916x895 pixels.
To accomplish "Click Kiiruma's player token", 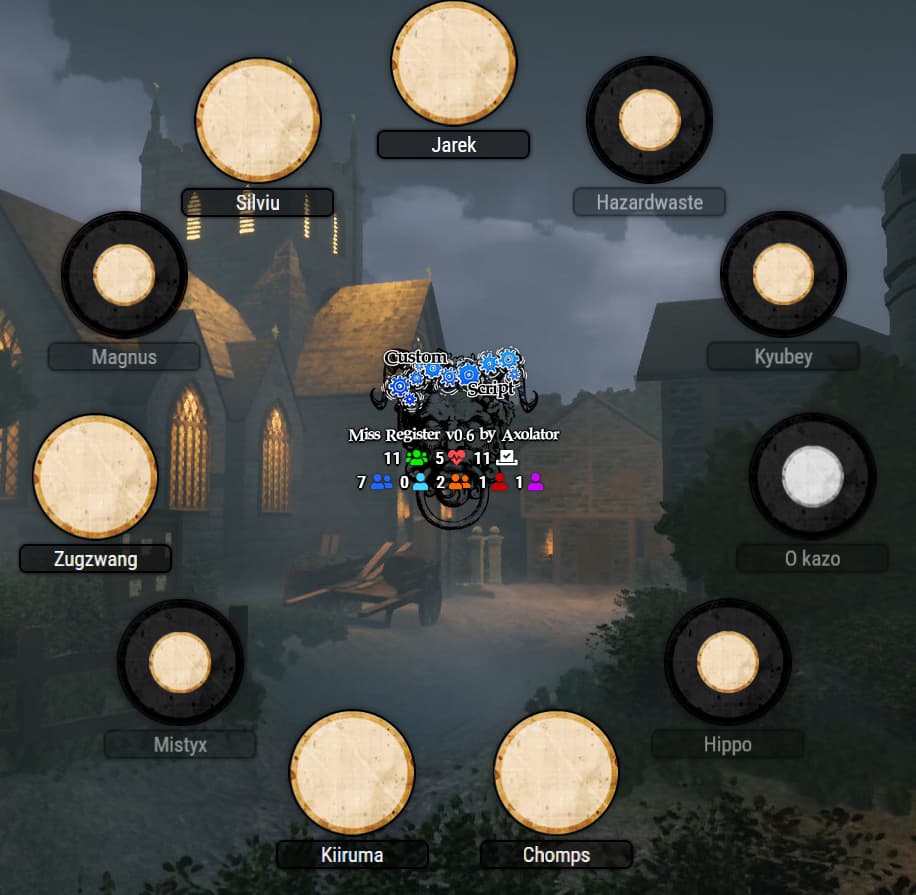I will [x=352, y=772].
